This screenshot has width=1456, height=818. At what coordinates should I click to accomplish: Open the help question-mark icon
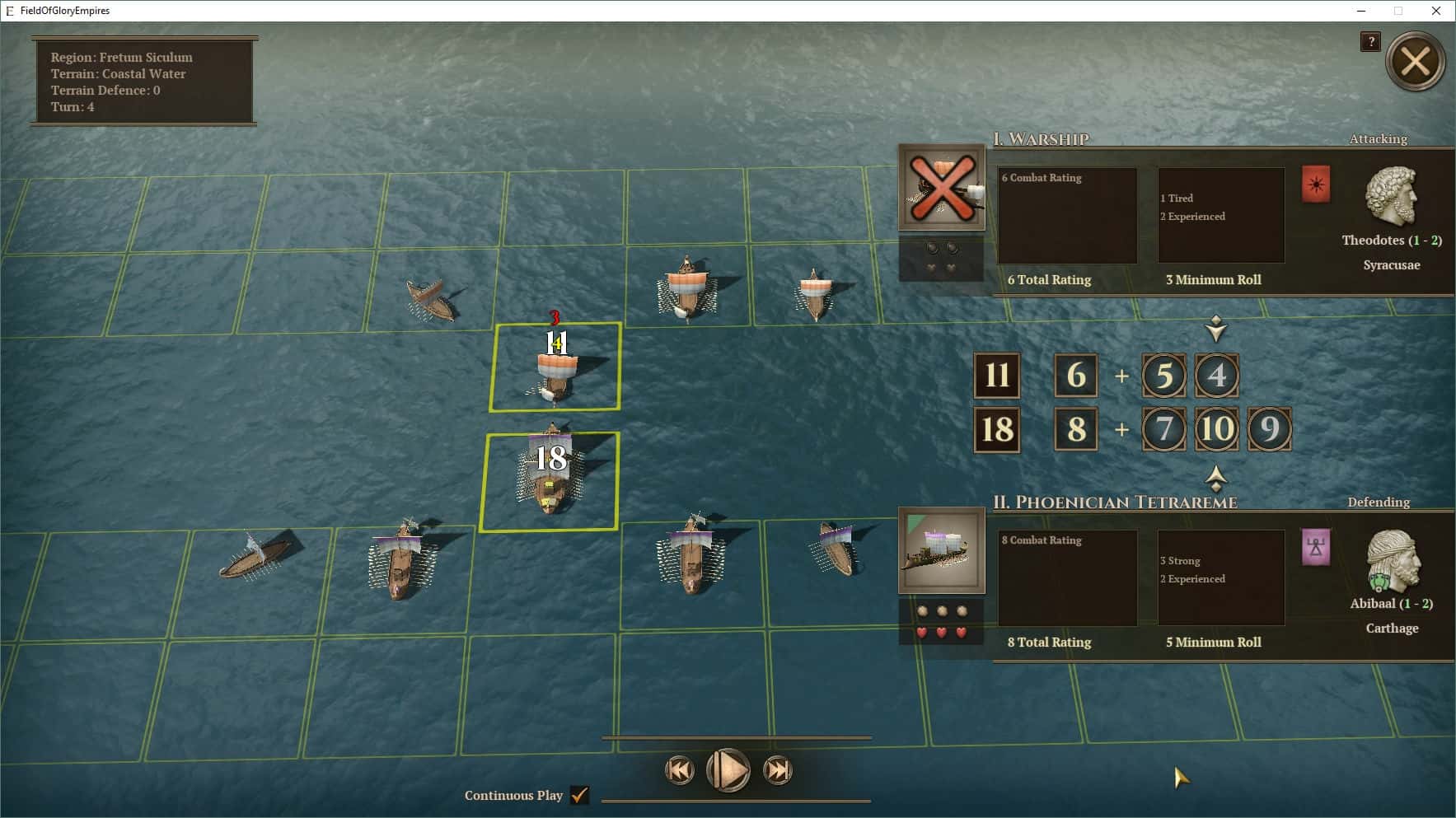[x=1370, y=41]
